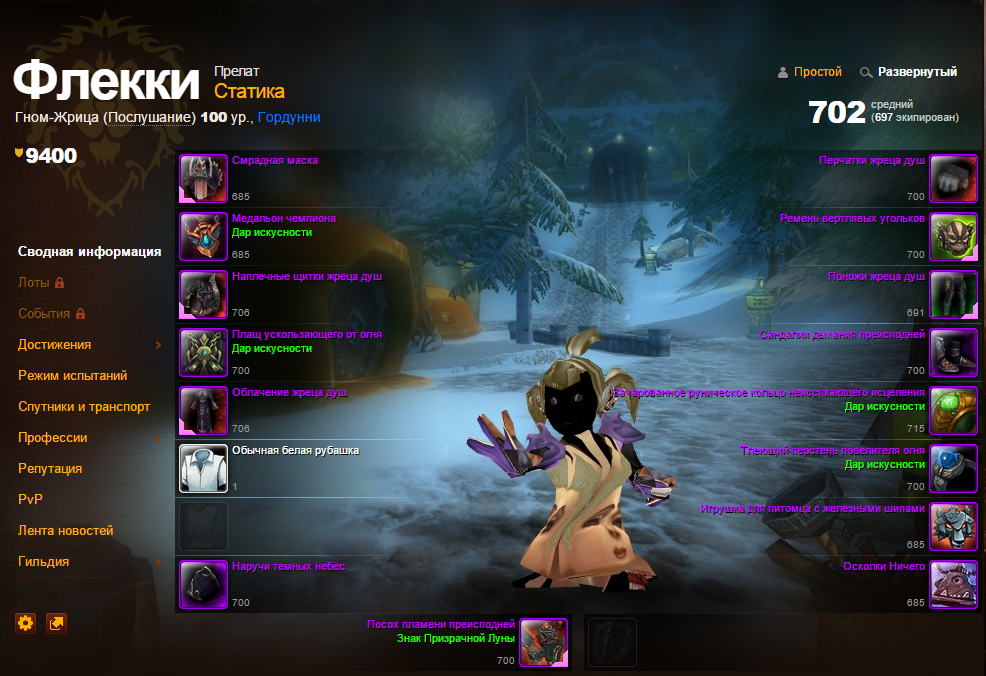
Task: Click the orange gear settings button
Action: [x=26, y=623]
